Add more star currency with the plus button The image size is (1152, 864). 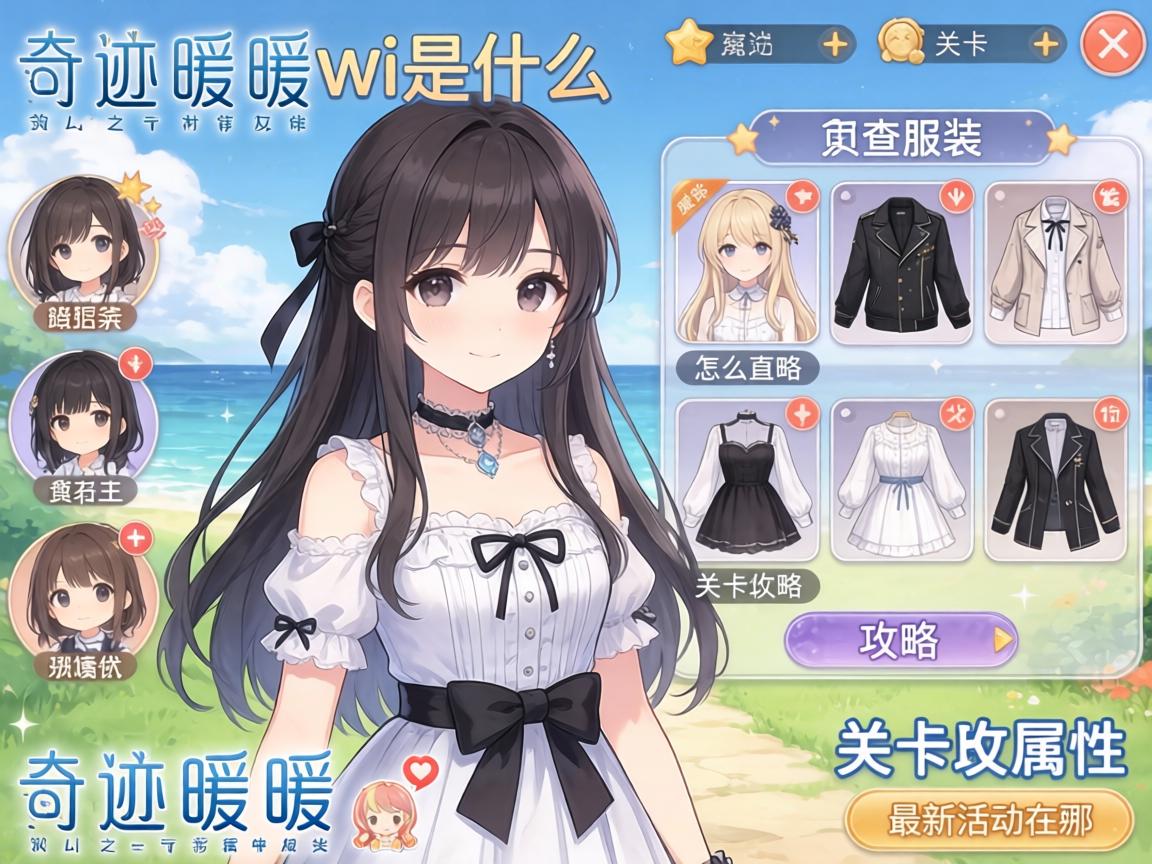tap(835, 45)
